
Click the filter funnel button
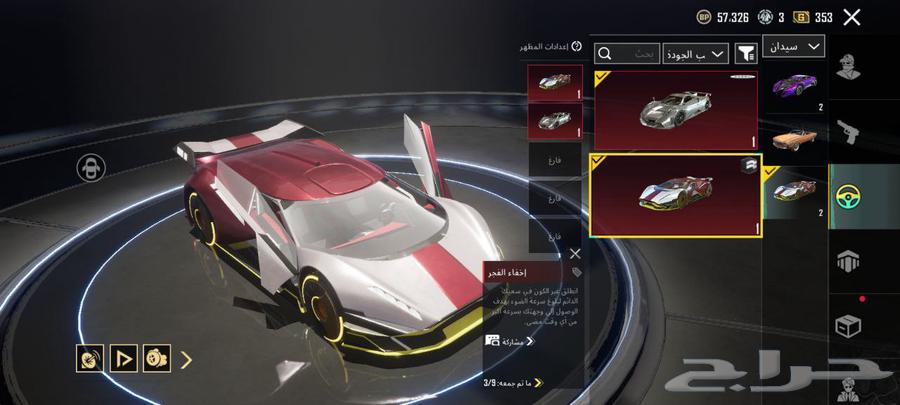(x=746, y=54)
